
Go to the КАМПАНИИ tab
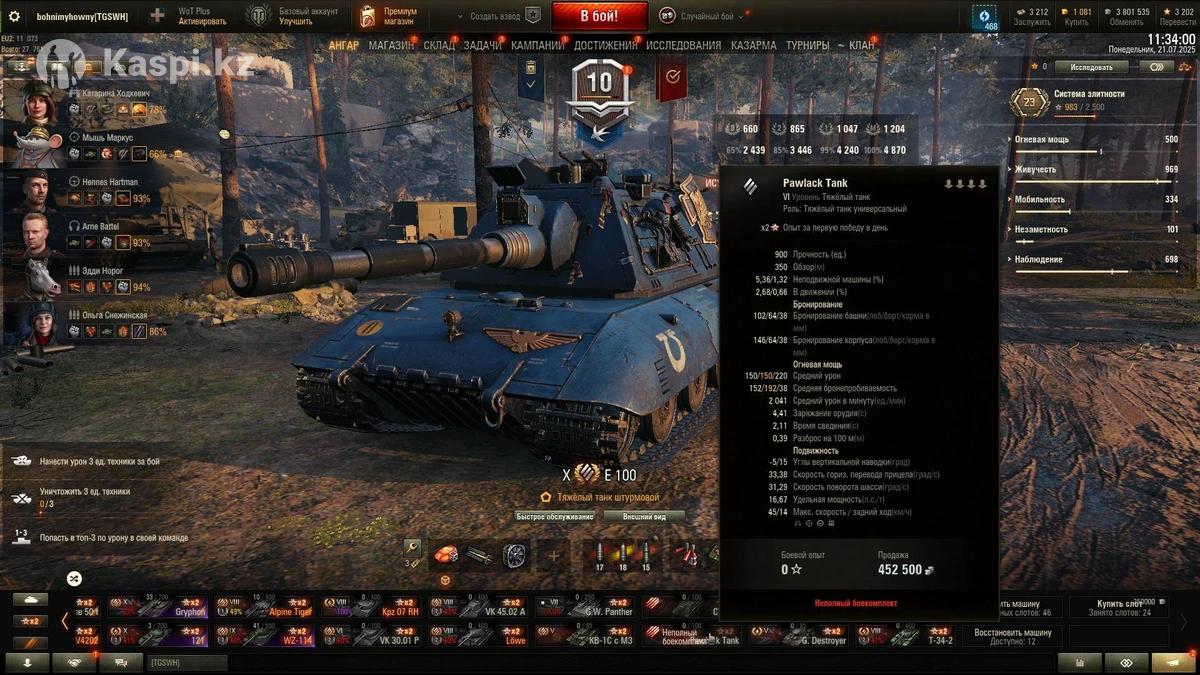[538, 45]
